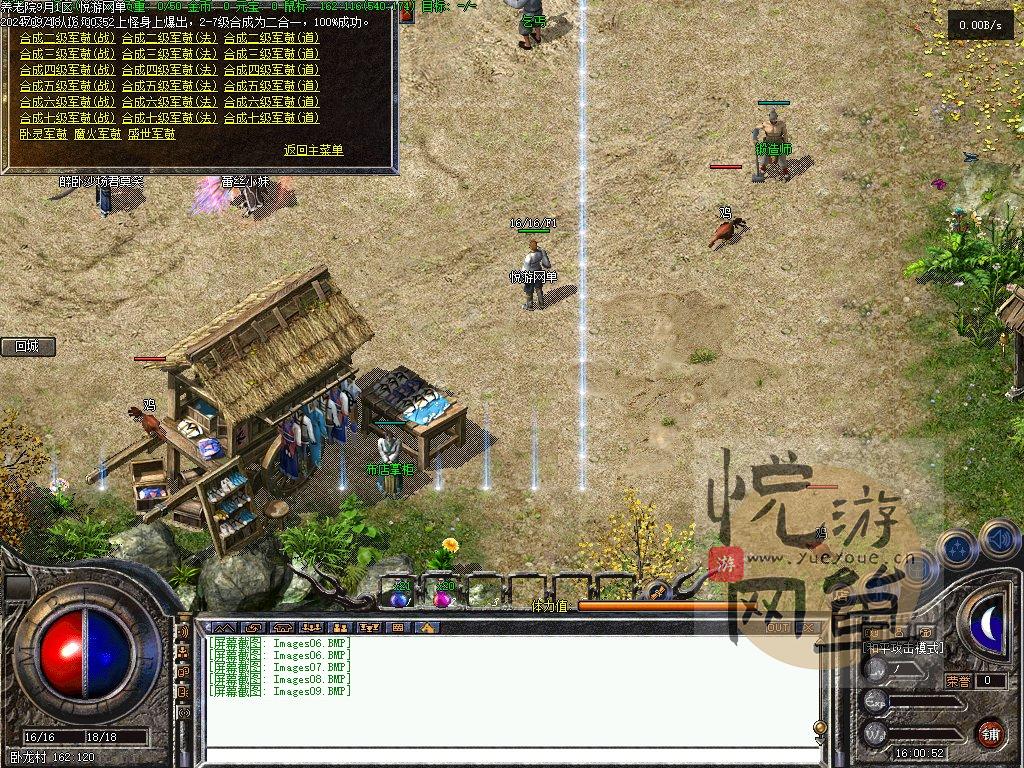
Task: Choose 合成六级军鼓(法) option
Action: coord(169,102)
